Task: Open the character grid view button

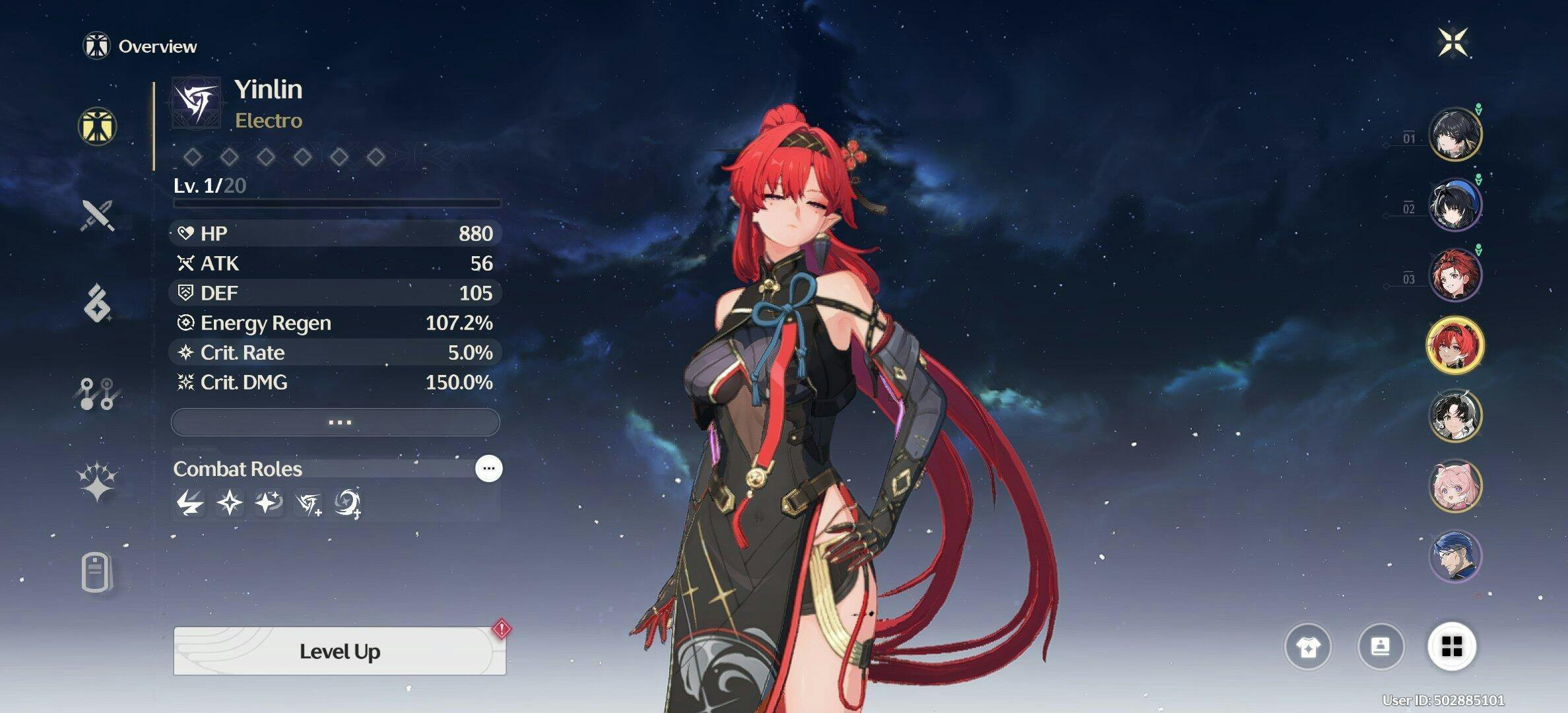Action: pyautogui.click(x=1452, y=646)
